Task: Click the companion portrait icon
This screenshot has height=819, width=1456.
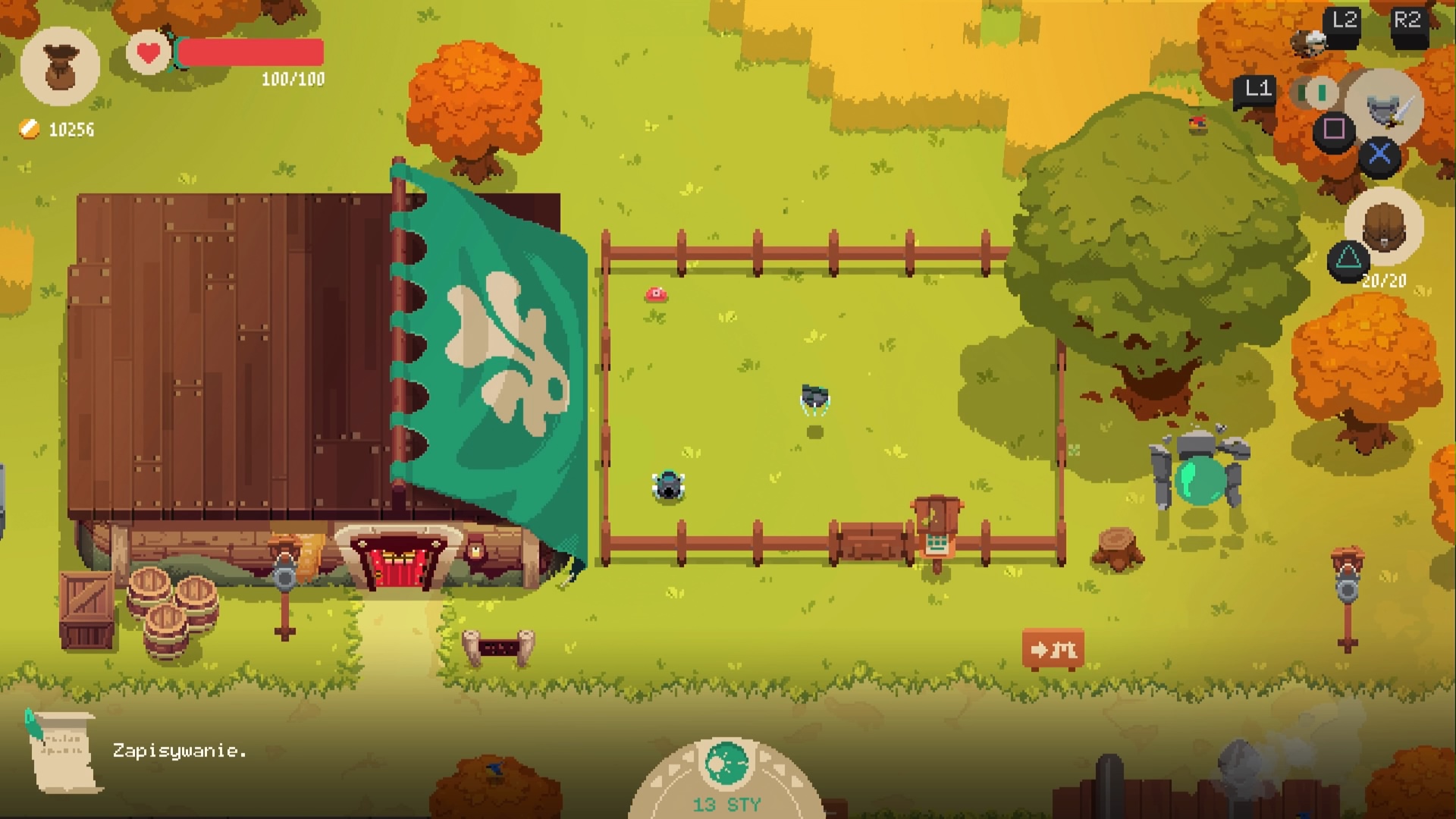Action: tap(1310, 42)
